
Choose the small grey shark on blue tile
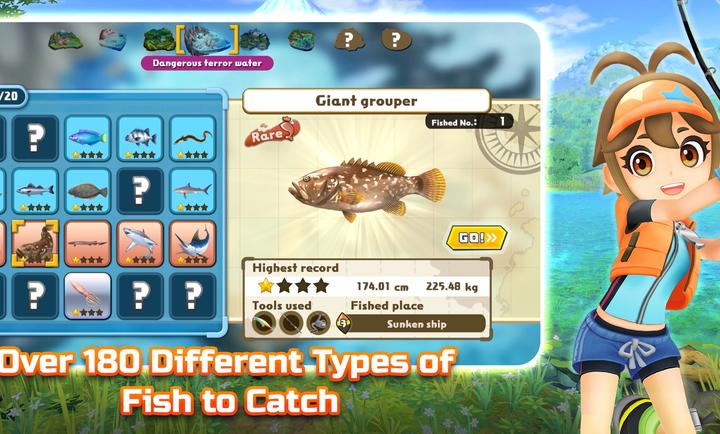[x=192, y=190]
